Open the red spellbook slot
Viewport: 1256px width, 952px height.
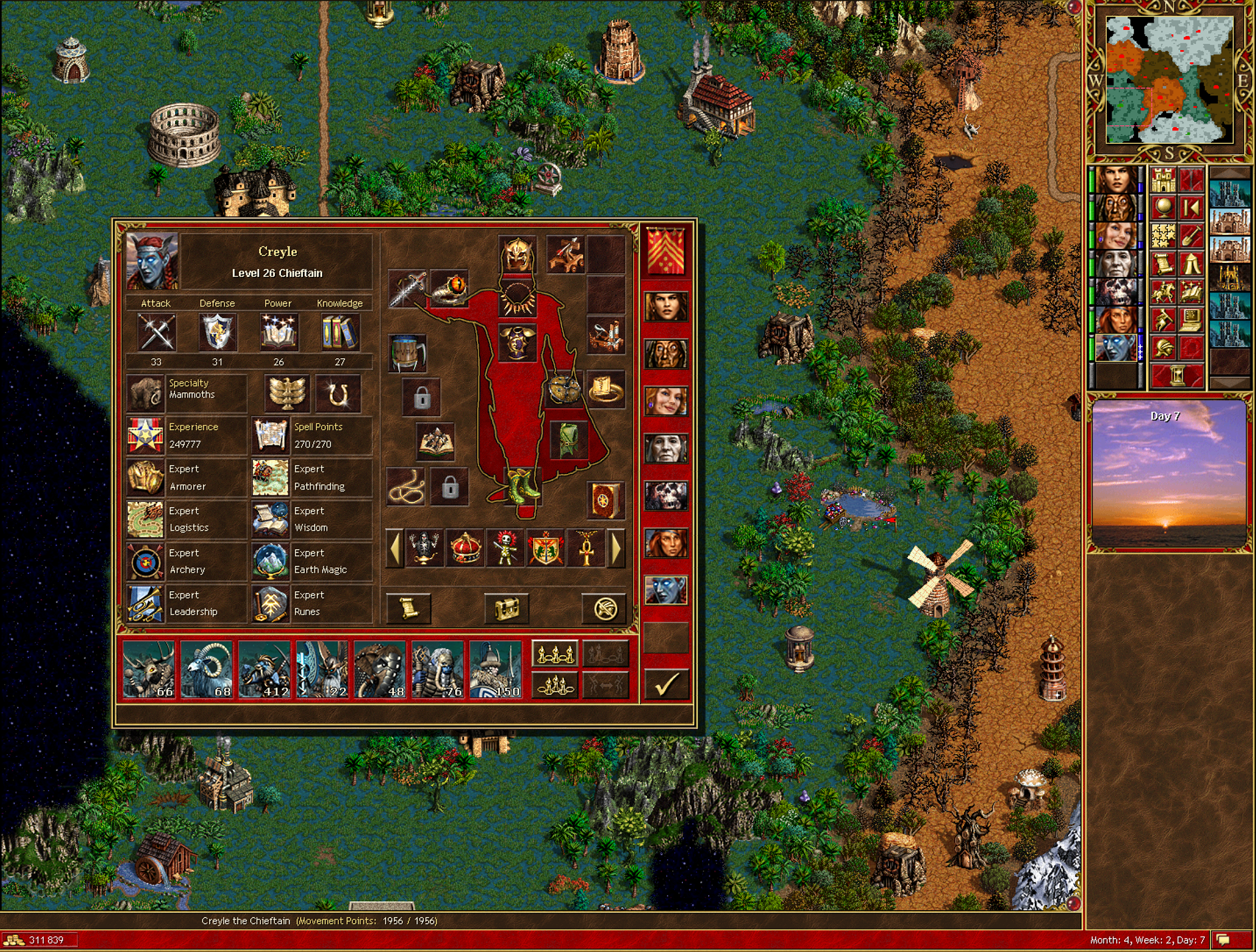tap(606, 499)
